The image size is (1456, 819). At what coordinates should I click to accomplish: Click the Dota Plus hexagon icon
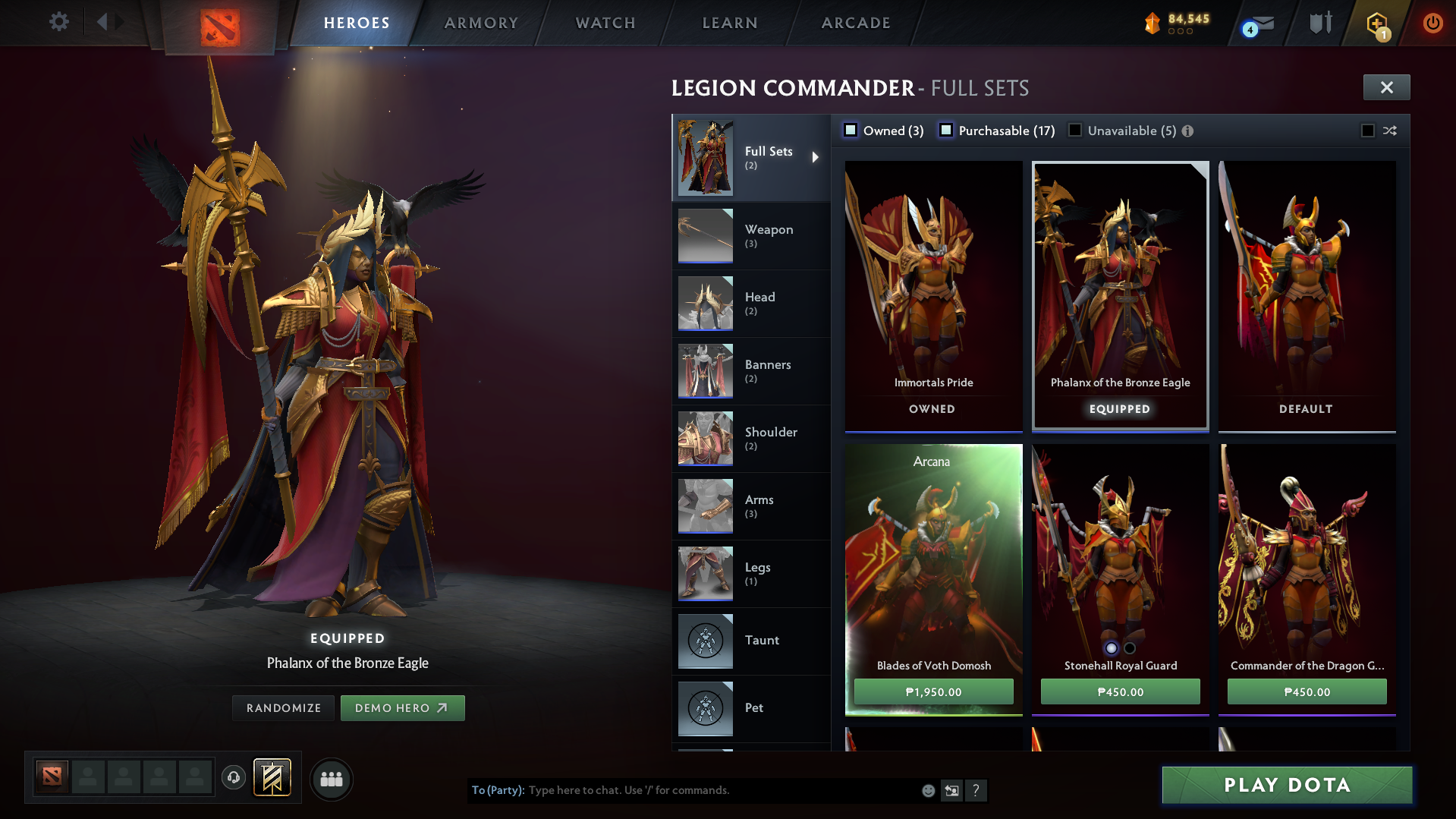pyautogui.click(x=1377, y=24)
